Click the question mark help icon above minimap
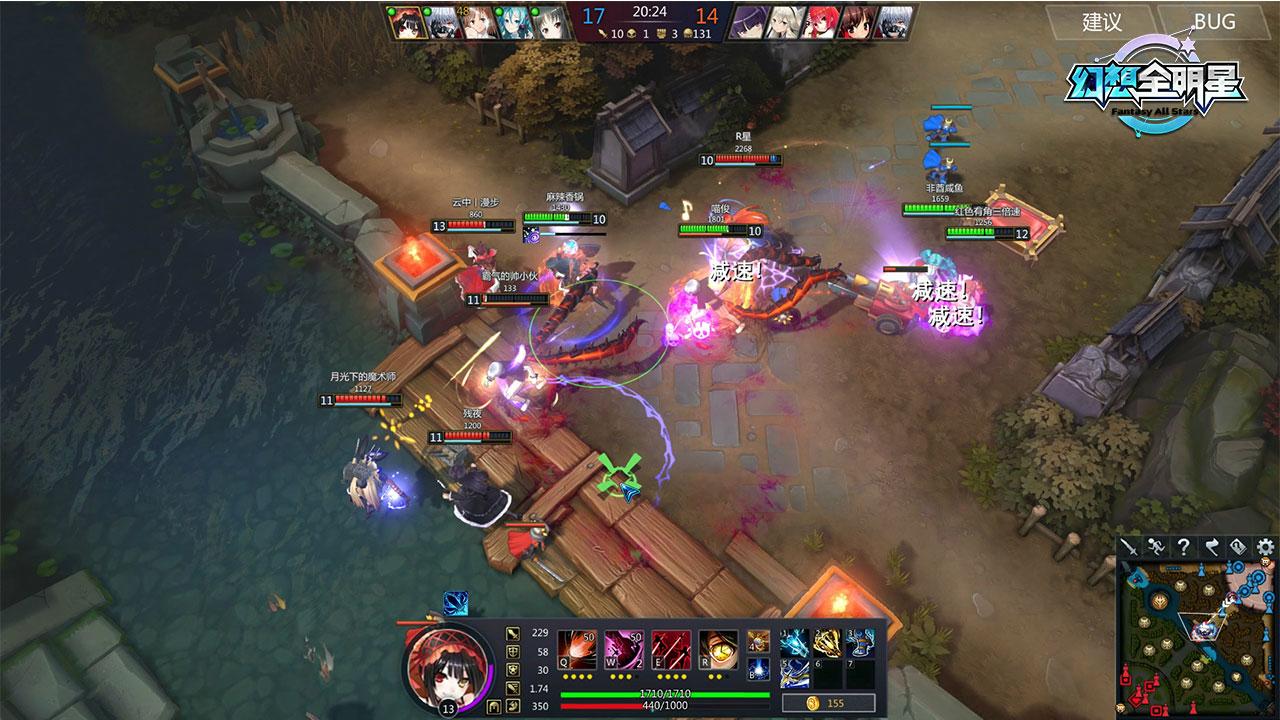1280x720 pixels. 1183,546
